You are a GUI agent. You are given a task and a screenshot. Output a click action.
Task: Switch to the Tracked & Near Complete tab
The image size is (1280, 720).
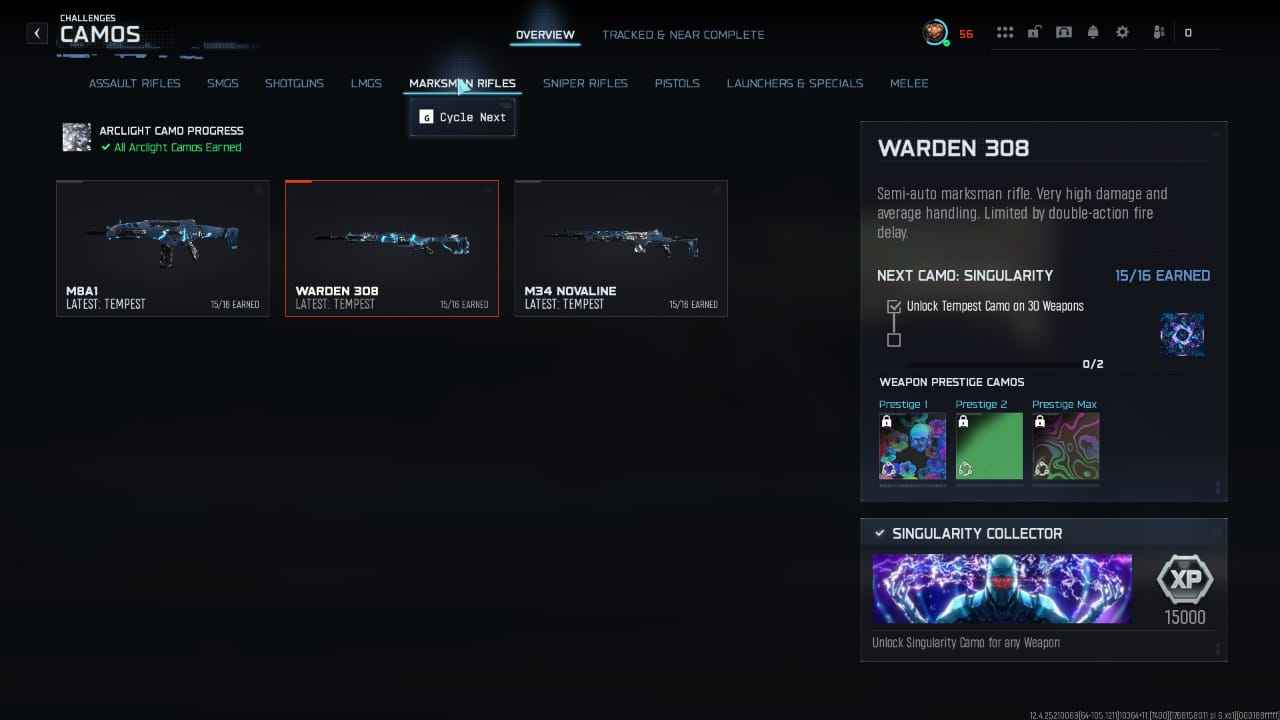tap(683, 34)
